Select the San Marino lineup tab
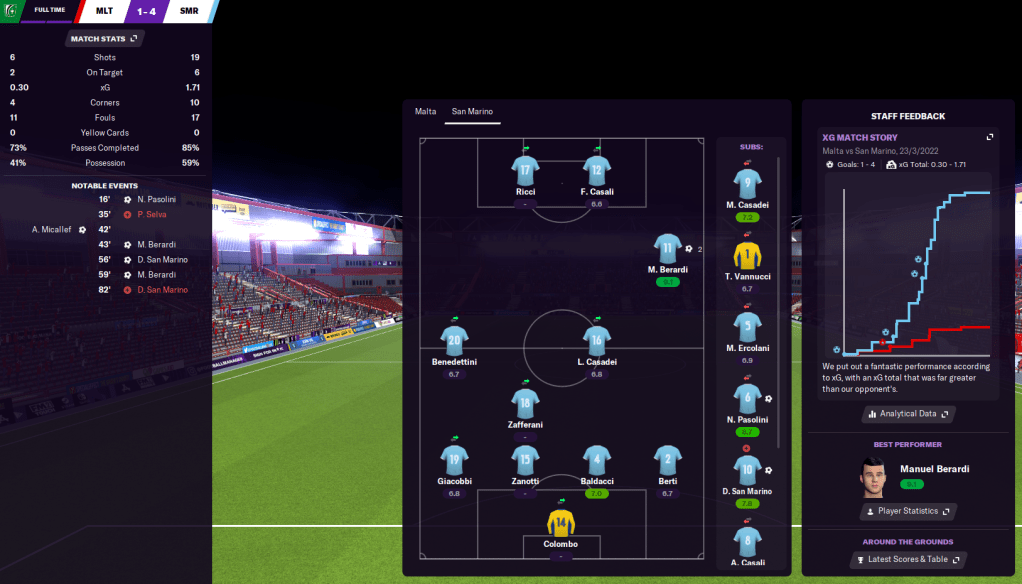This screenshot has height=584, width=1022. [x=473, y=111]
